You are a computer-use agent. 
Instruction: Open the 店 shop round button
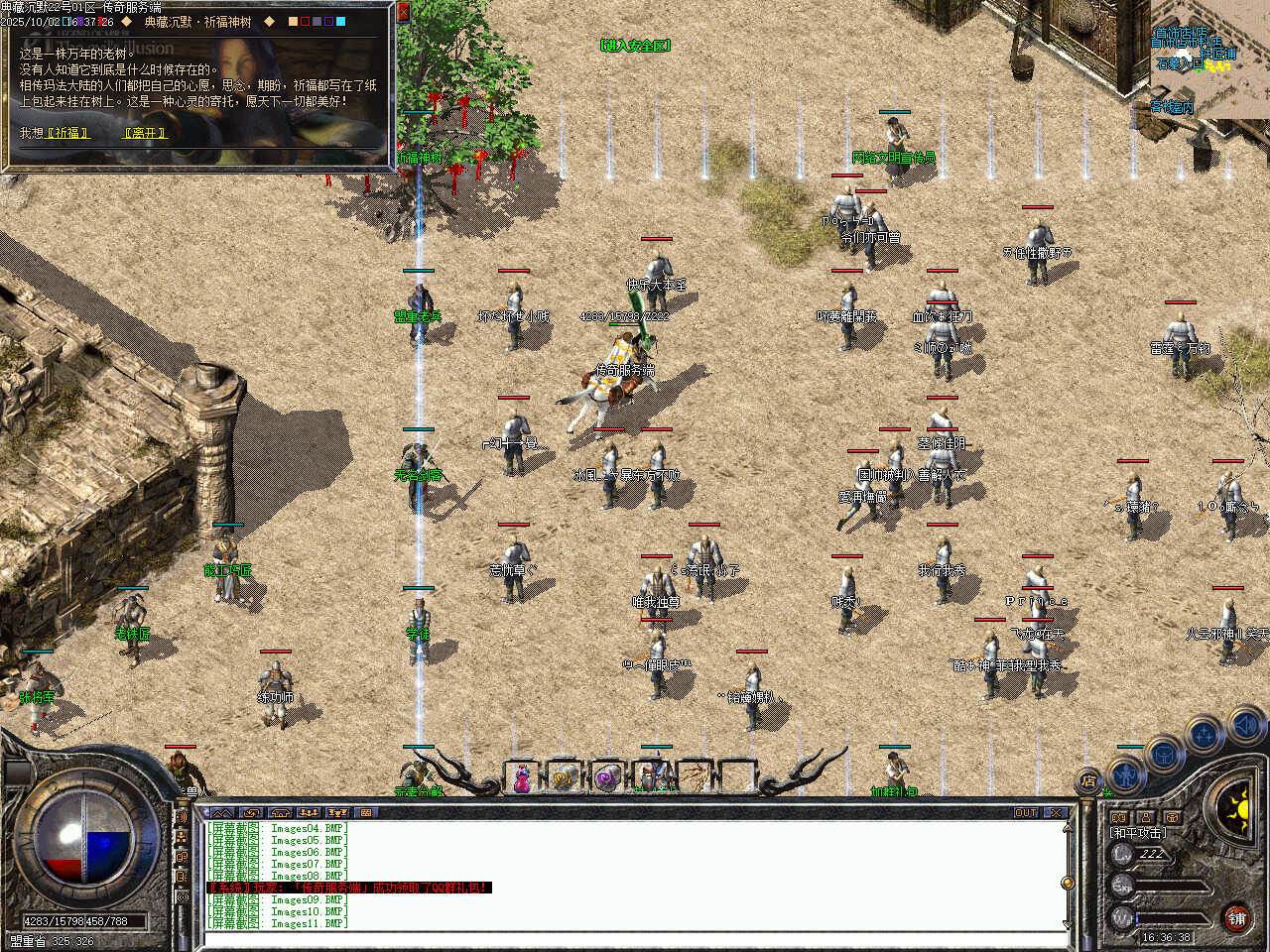(1089, 781)
